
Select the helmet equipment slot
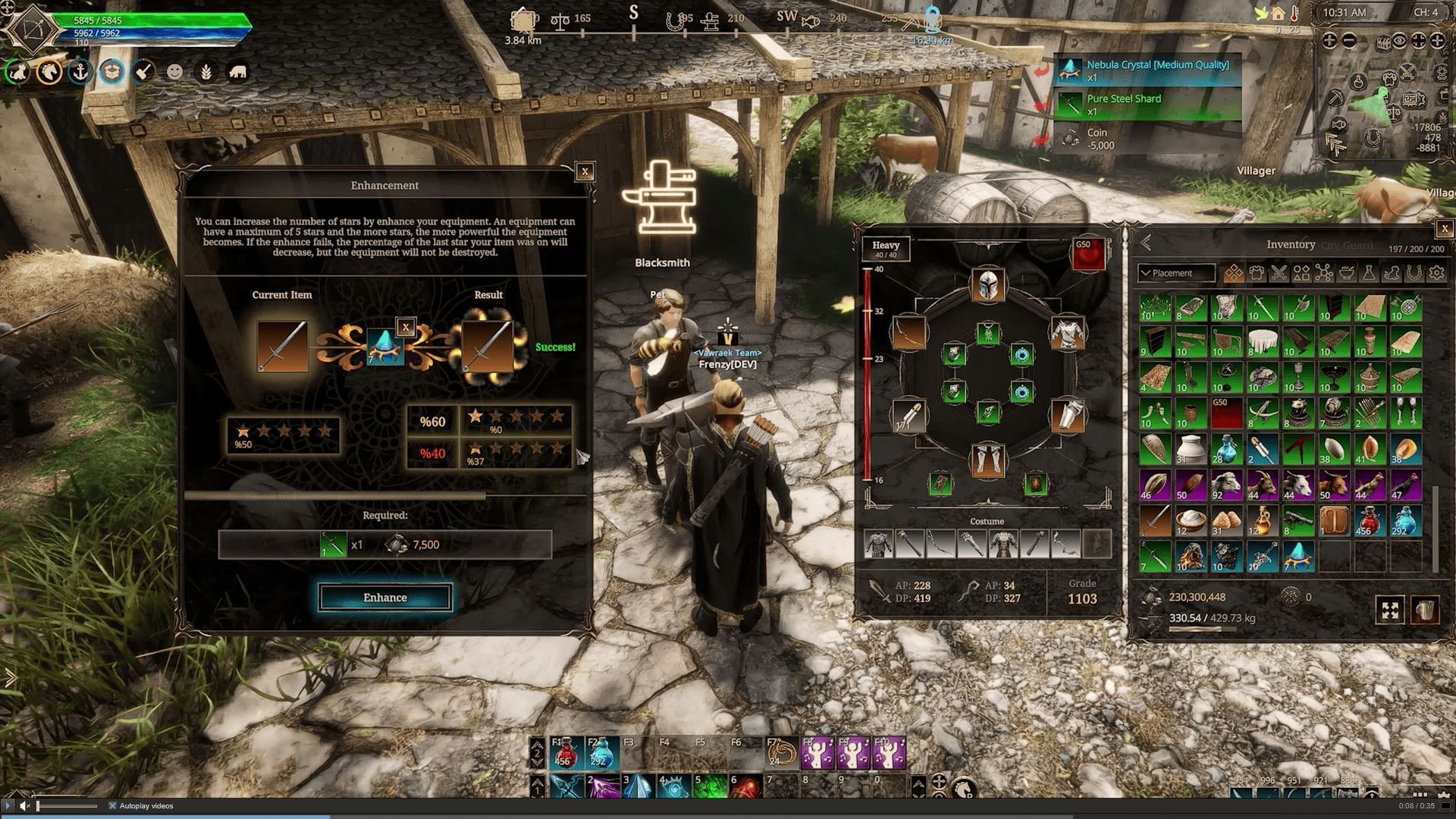[x=987, y=286]
